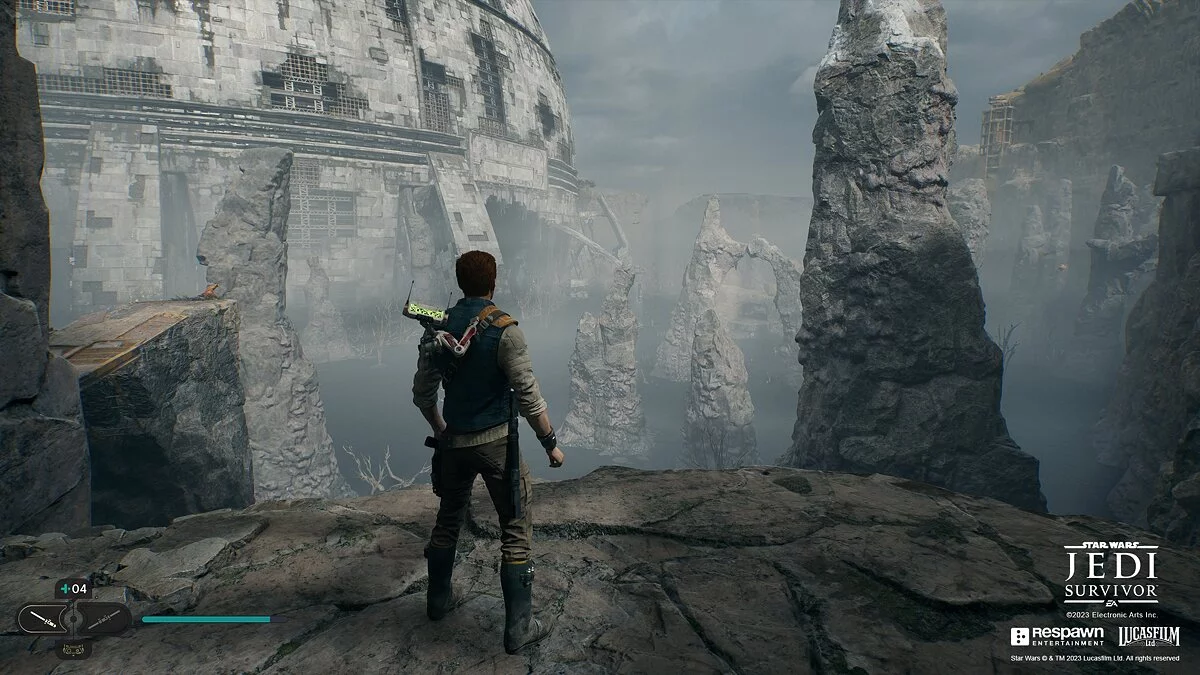Click the BD-1 droid icon below stances
Screen dimensions: 1200x675
point(73,649)
